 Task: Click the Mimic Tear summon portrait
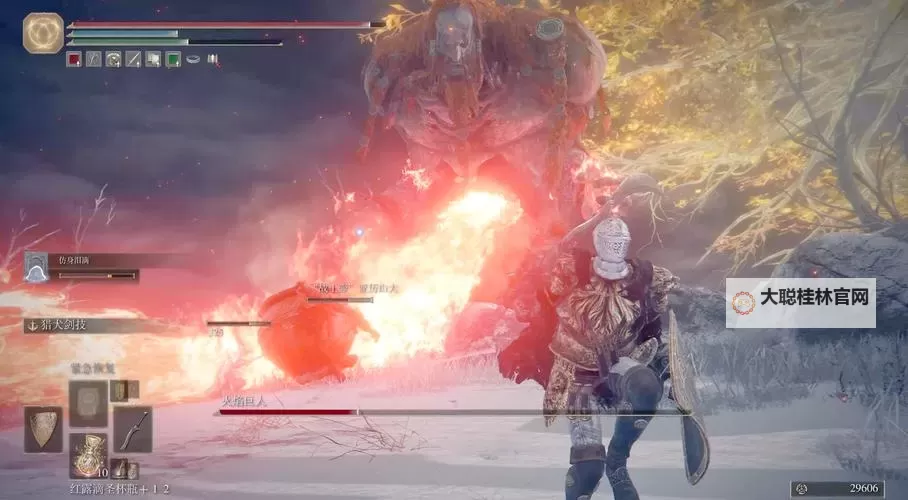point(37,267)
